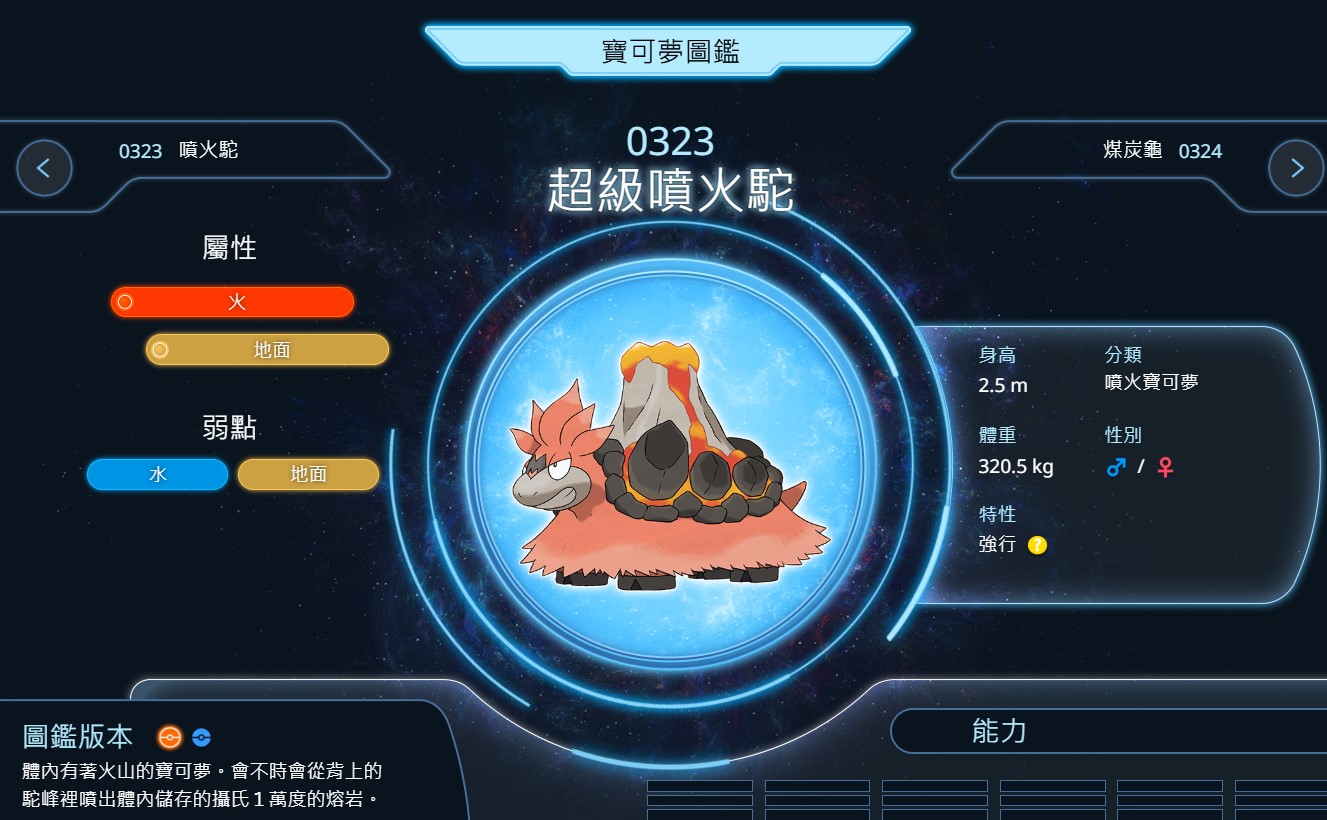Image resolution: width=1327 pixels, height=820 pixels.
Task: Switch to the orange Poké Ball version
Action: click(170, 738)
